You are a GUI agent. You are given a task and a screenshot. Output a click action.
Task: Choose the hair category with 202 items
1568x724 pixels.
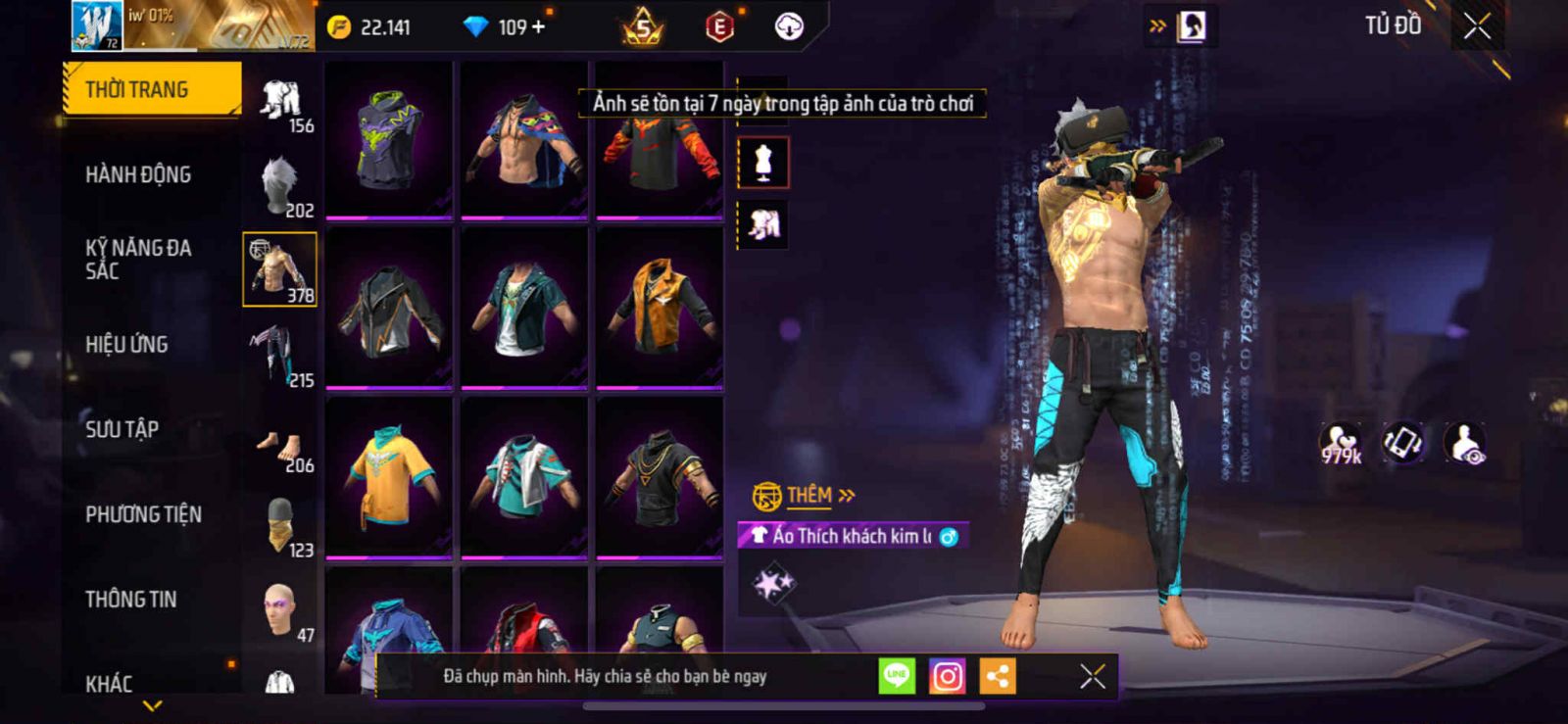281,186
